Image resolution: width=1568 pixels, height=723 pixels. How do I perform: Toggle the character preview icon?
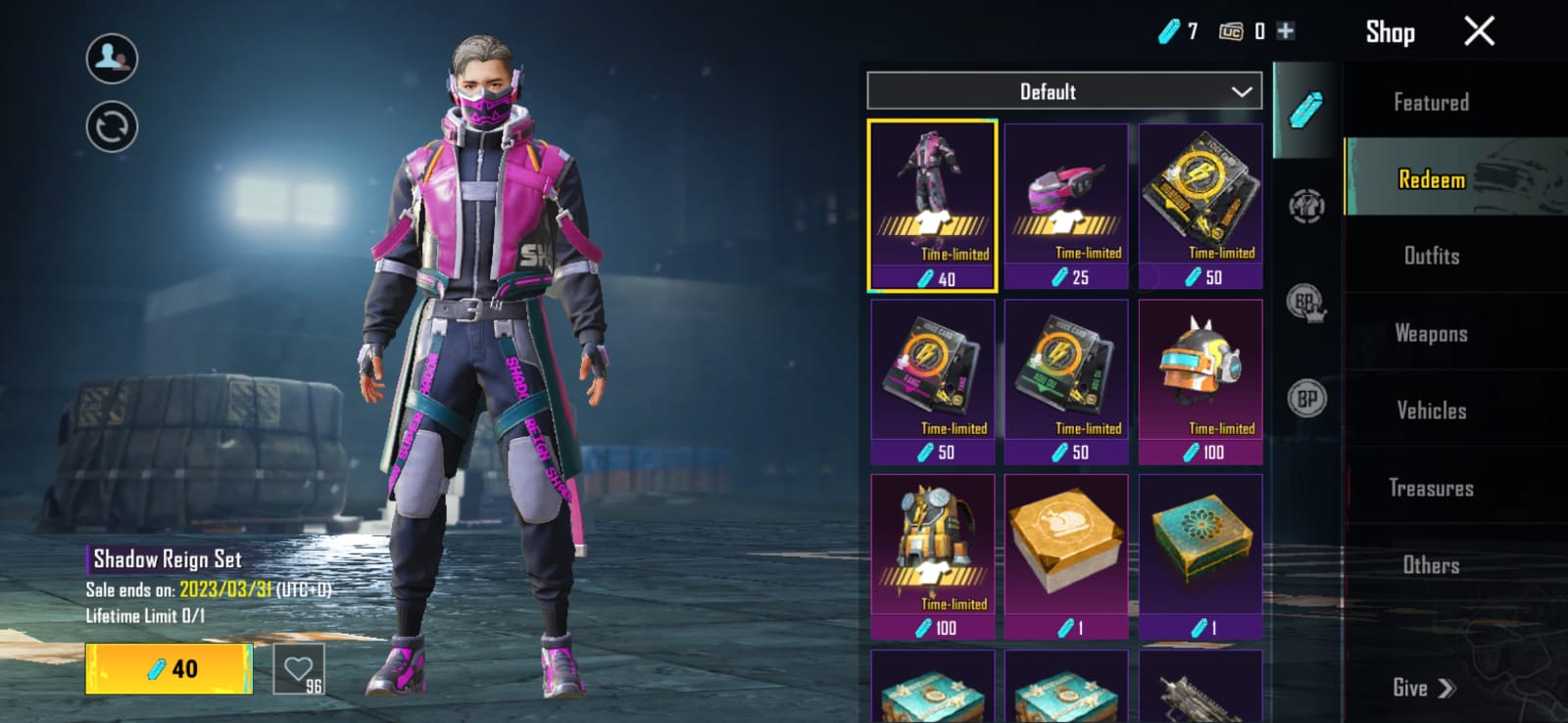(x=112, y=58)
